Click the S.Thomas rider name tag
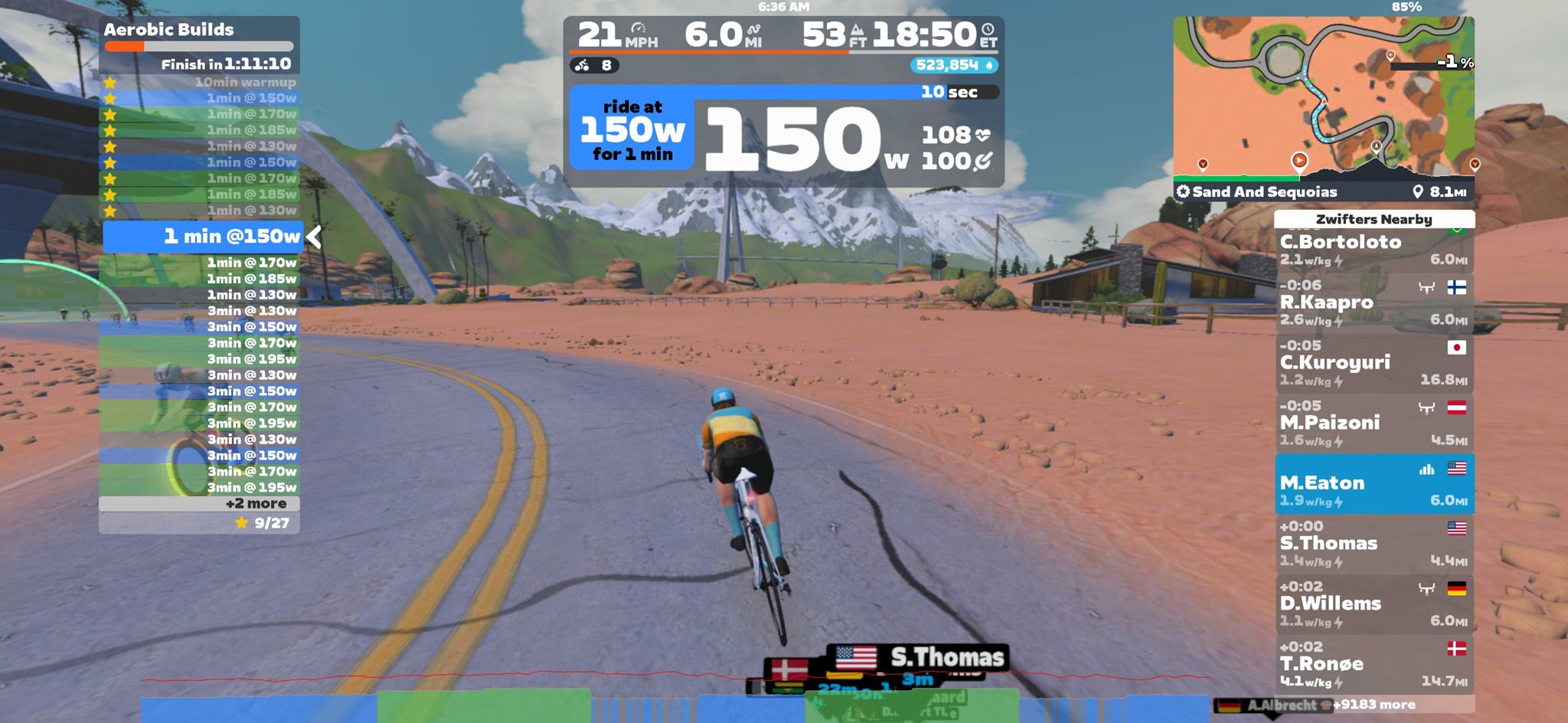The image size is (1568, 723). click(x=946, y=657)
